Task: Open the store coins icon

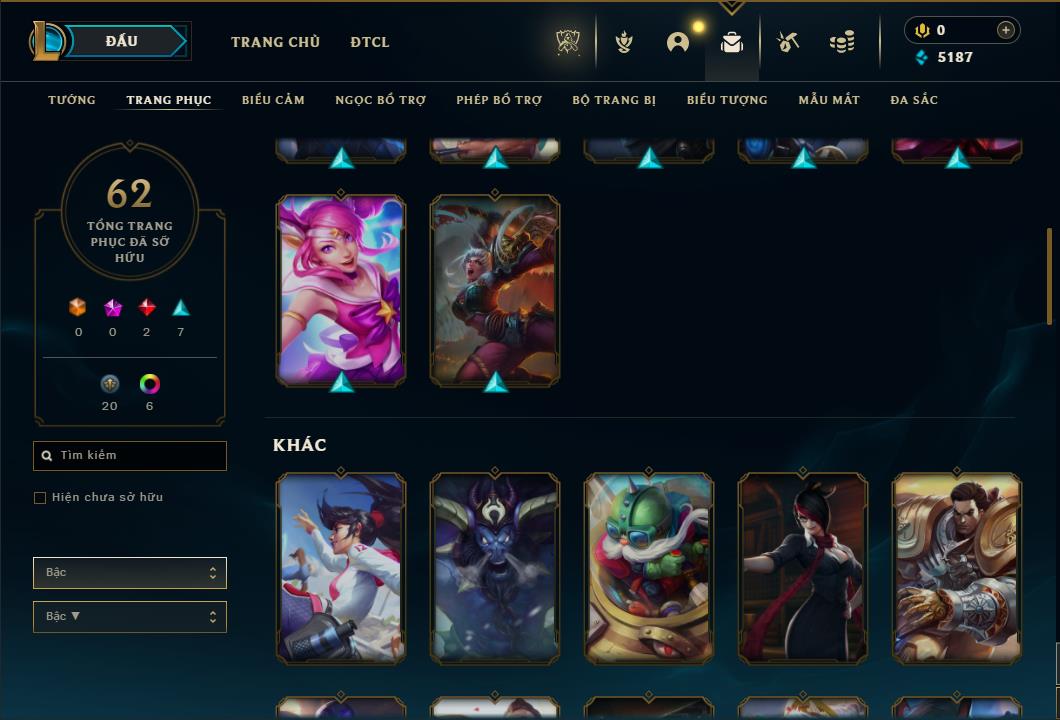Action: (842, 42)
